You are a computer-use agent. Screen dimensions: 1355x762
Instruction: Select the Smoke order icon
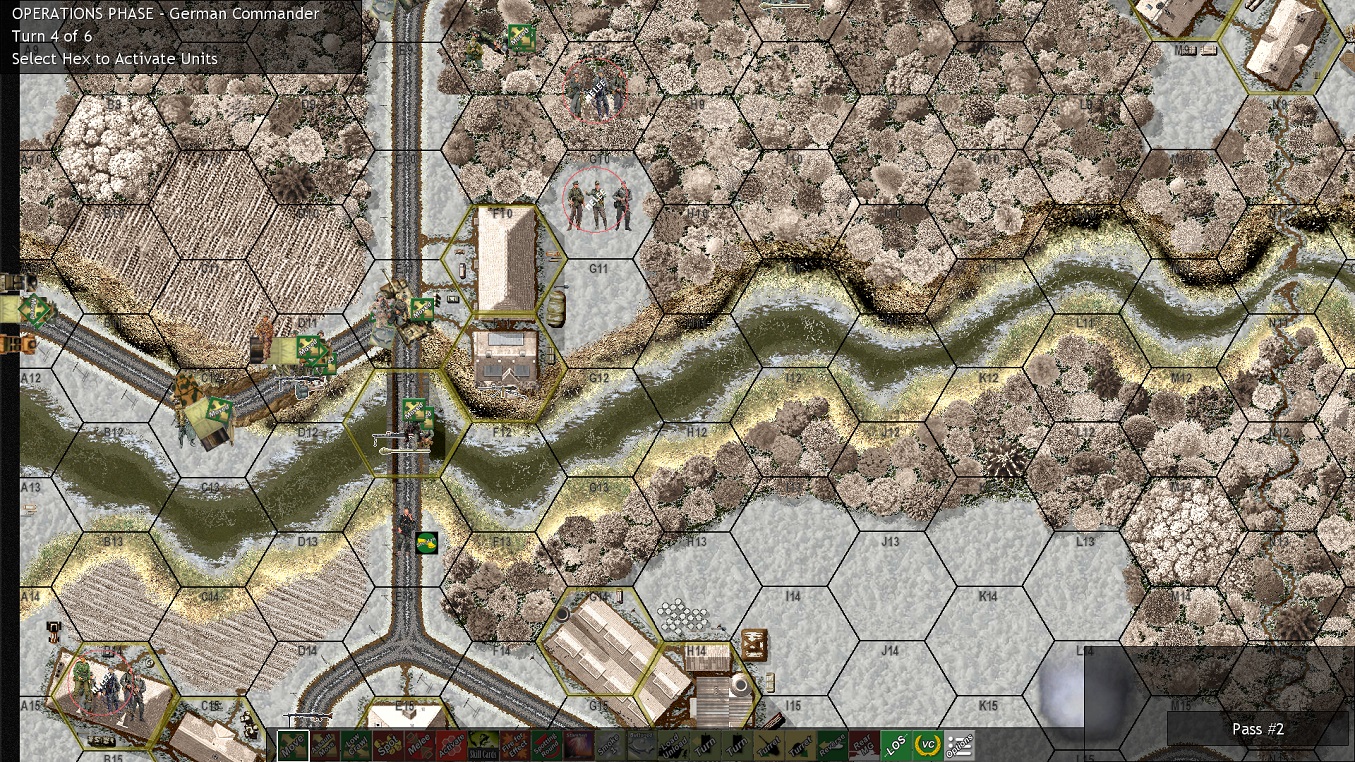608,744
